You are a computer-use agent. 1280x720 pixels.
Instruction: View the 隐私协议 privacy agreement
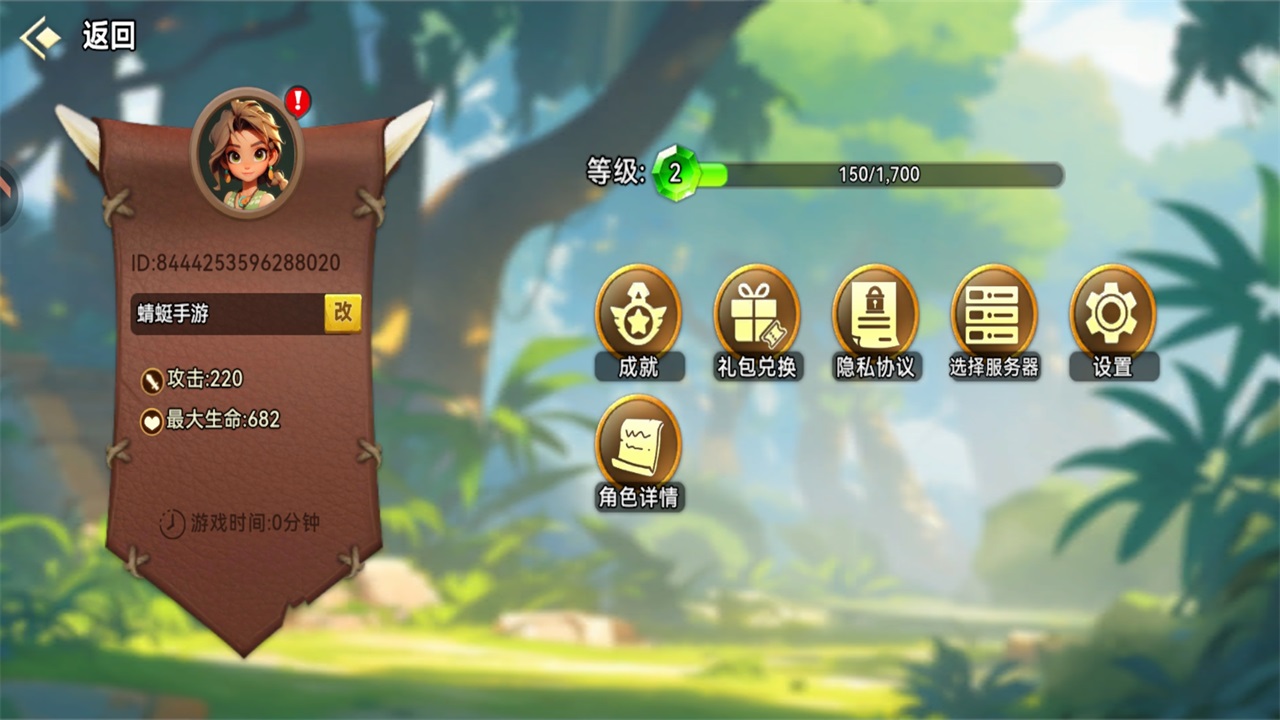tap(875, 320)
